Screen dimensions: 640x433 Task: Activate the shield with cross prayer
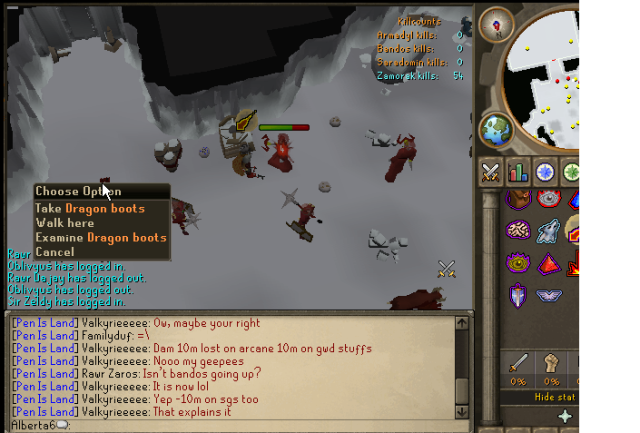[x=517, y=296]
